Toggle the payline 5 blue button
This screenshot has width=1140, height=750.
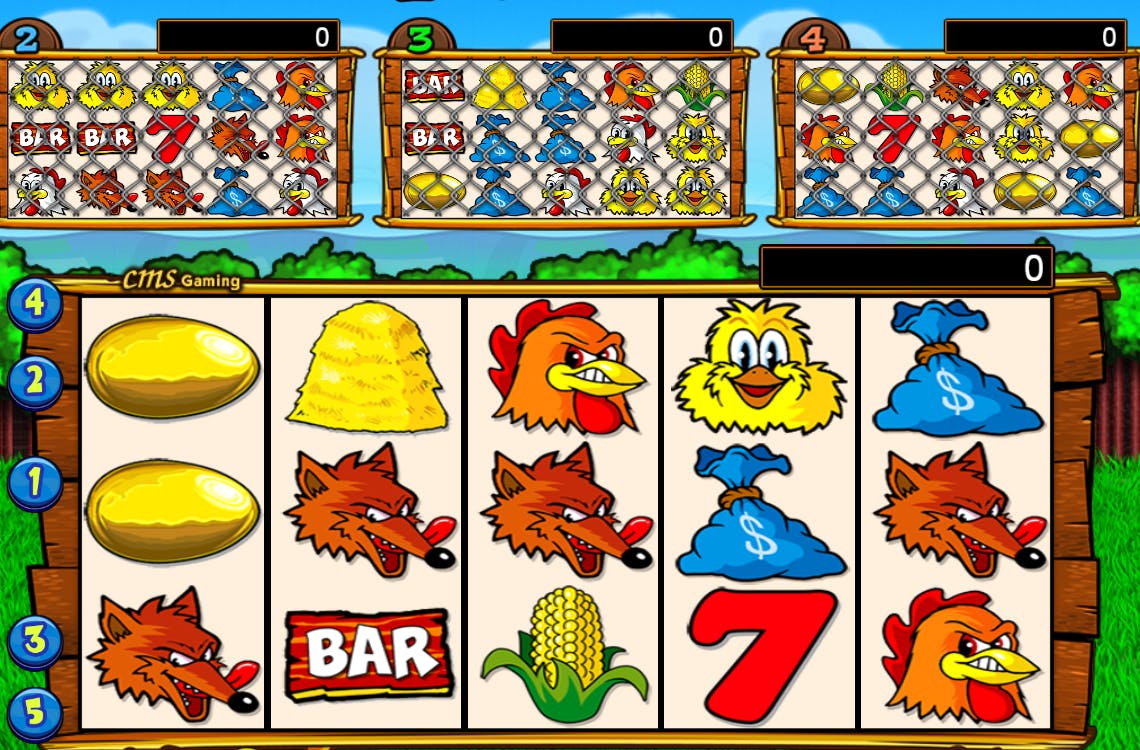tap(35, 712)
